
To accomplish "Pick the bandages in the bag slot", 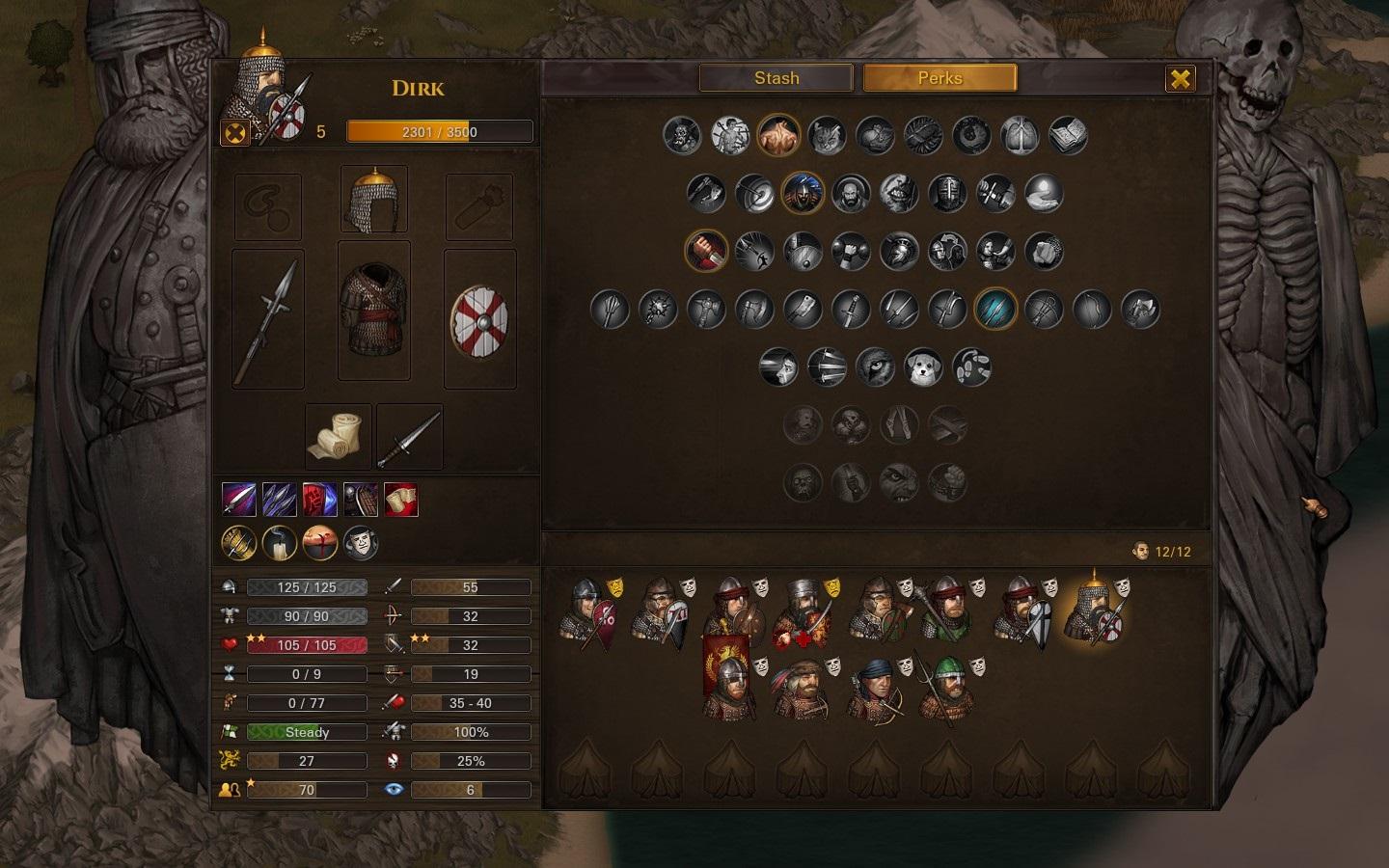I will [339, 437].
